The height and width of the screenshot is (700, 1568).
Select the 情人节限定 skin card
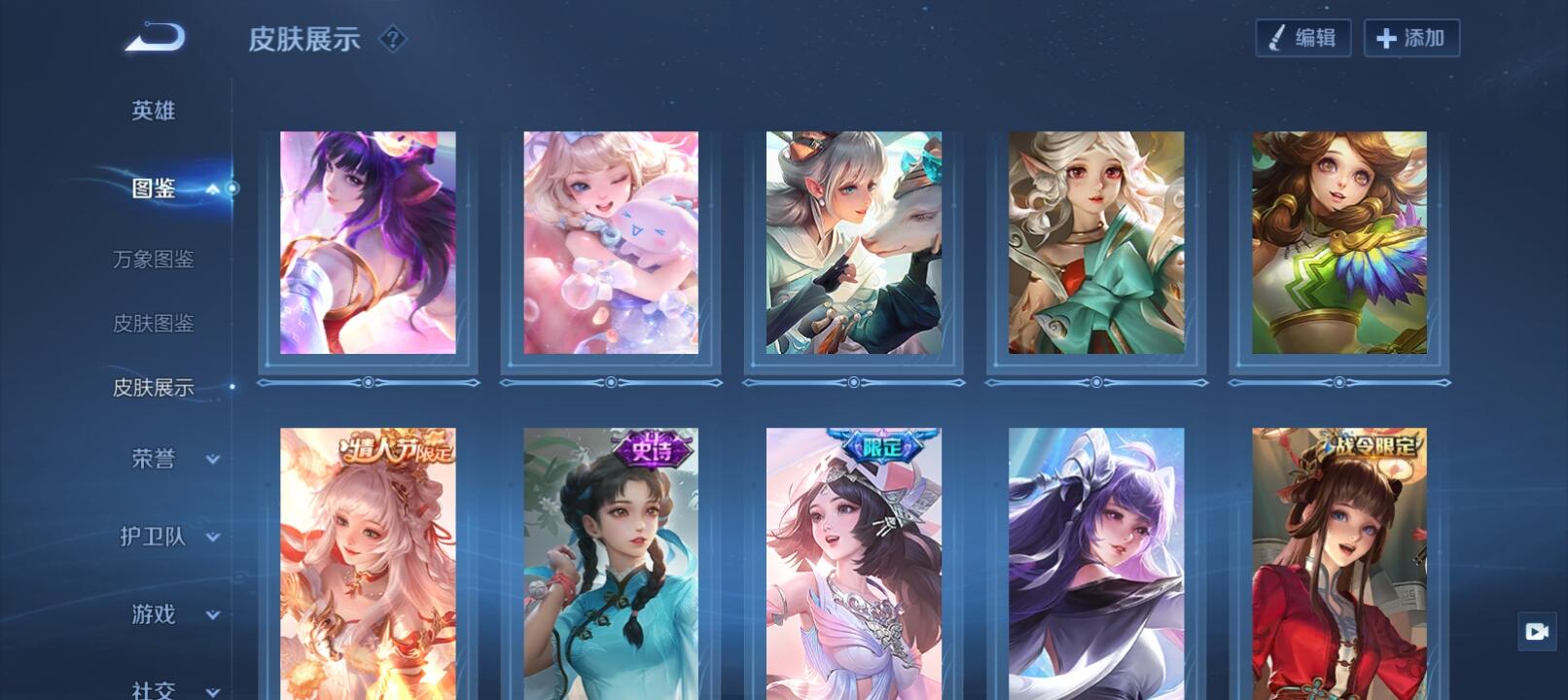pyautogui.click(x=368, y=564)
